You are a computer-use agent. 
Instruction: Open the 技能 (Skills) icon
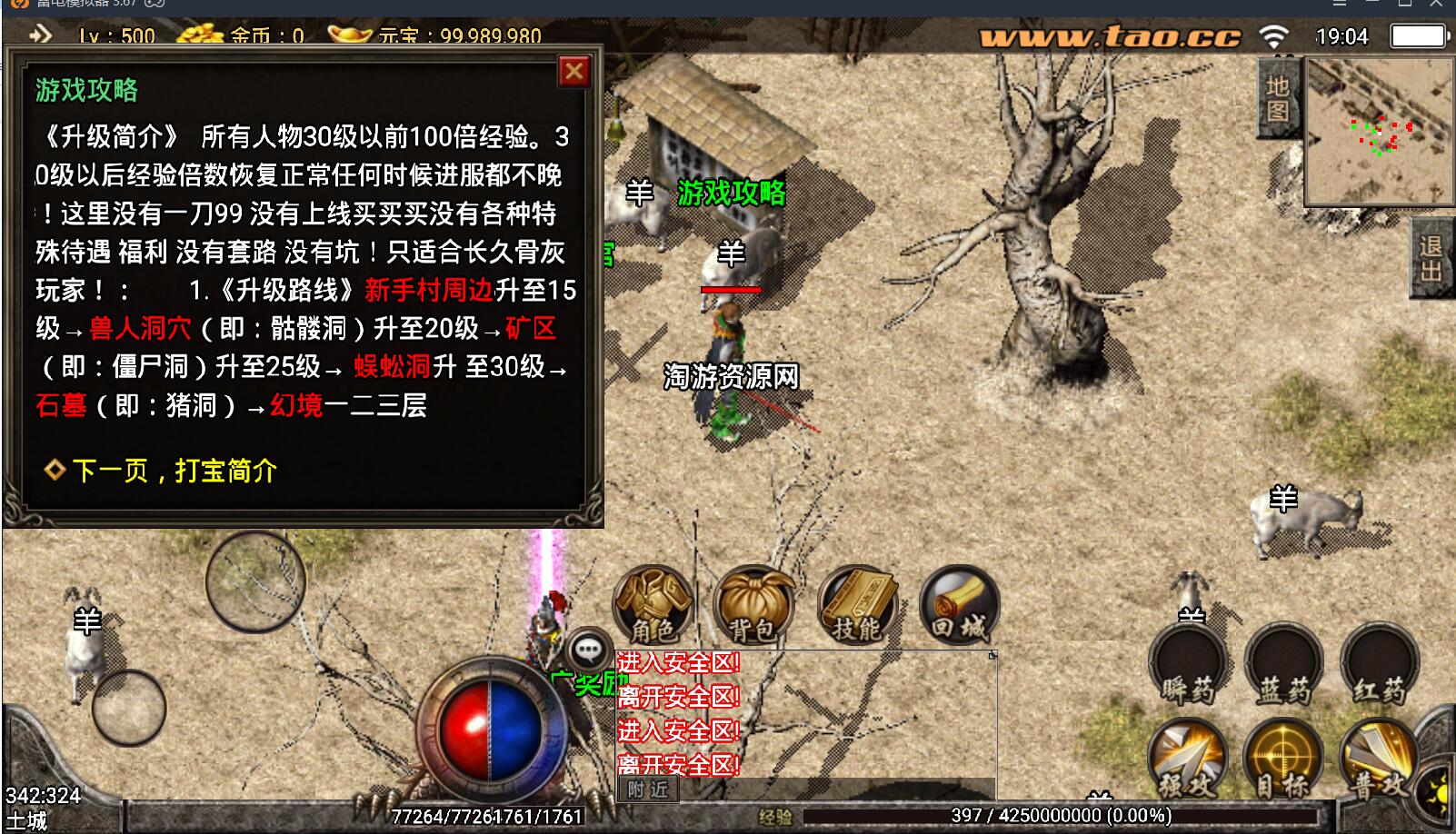pyautogui.click(x=855, y=602)
